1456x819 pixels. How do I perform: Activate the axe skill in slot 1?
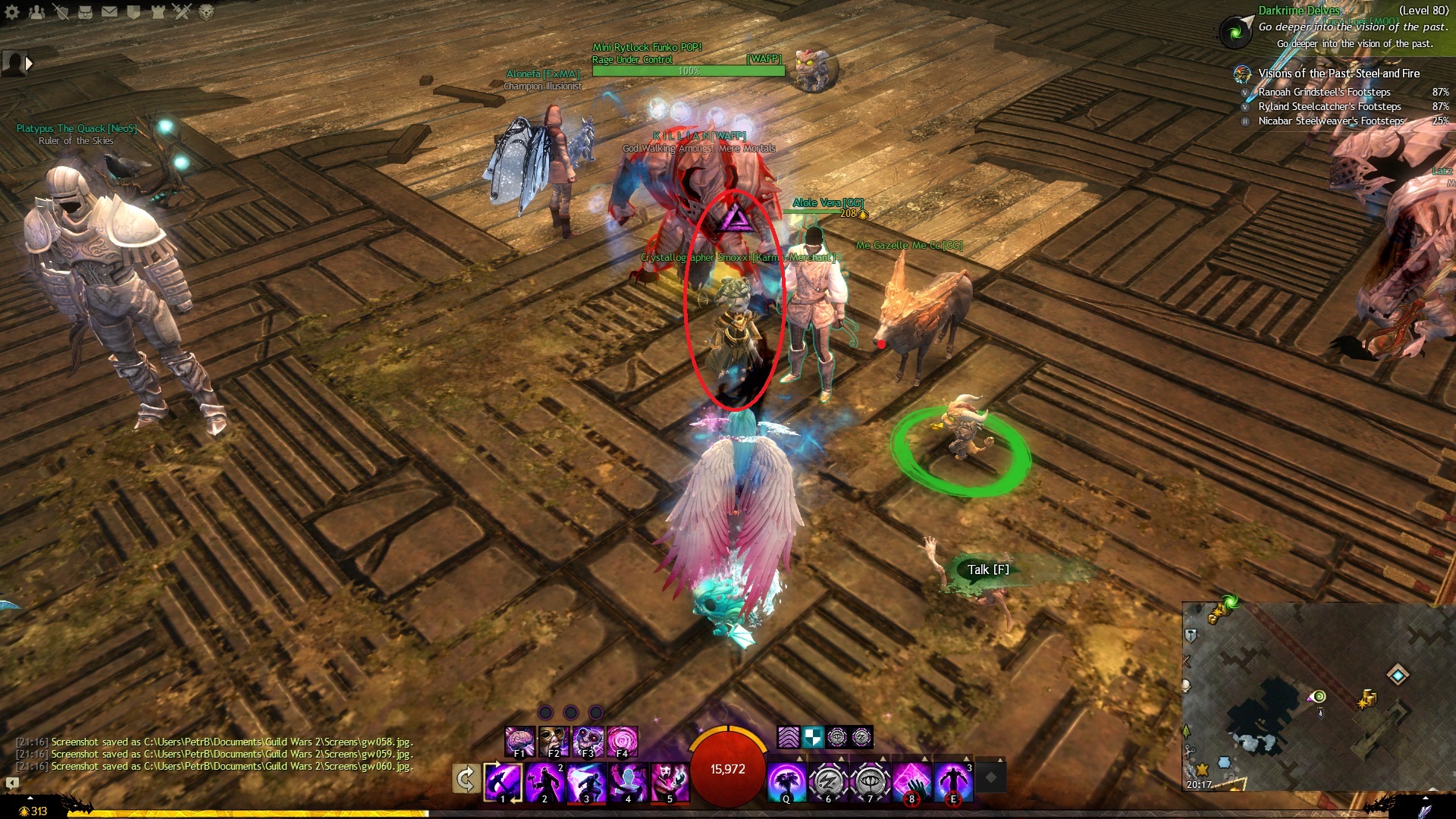(x=504, y=781)
